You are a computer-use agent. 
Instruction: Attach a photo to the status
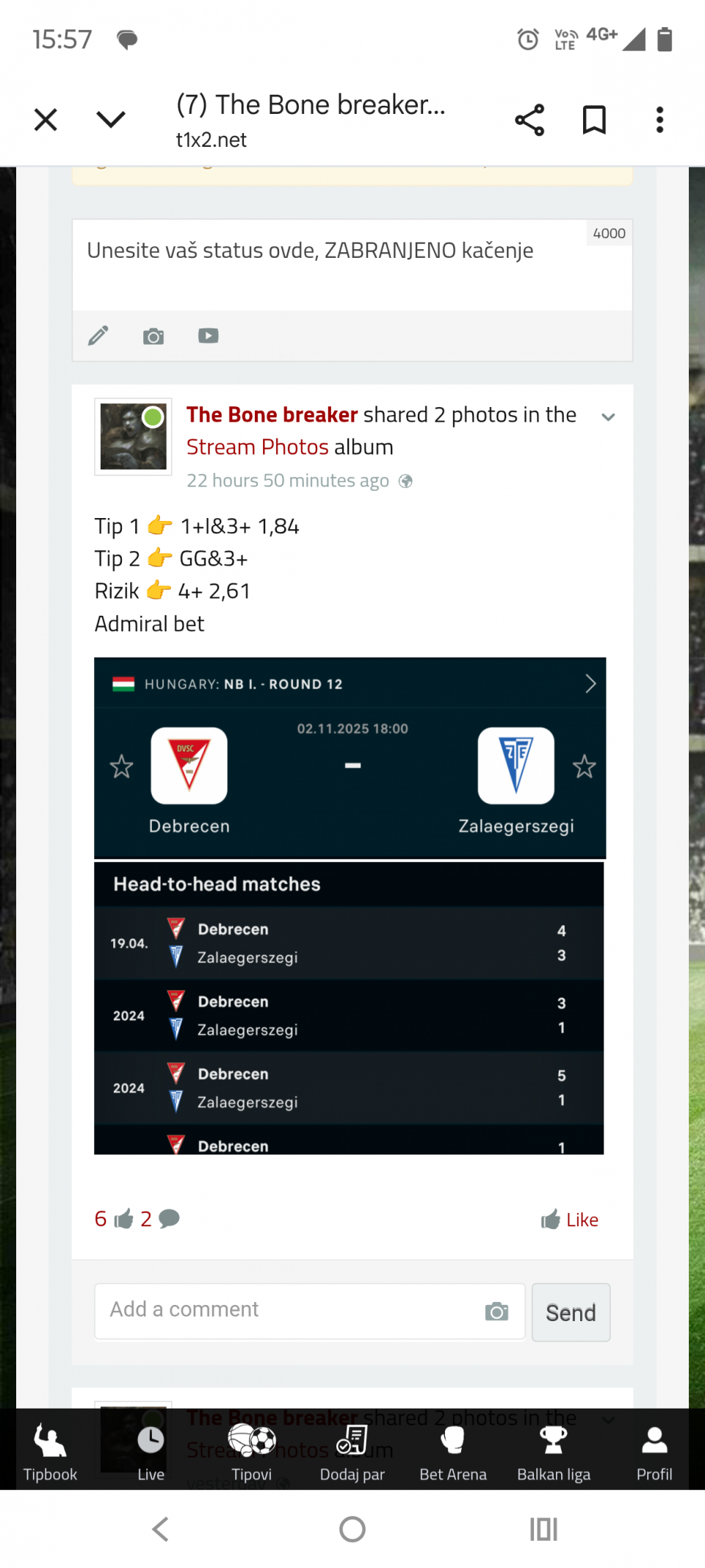(153, 337)
